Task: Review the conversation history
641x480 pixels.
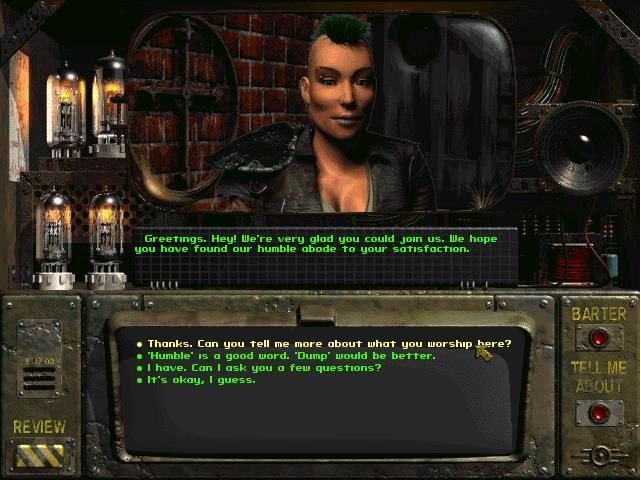Action: 39,456
